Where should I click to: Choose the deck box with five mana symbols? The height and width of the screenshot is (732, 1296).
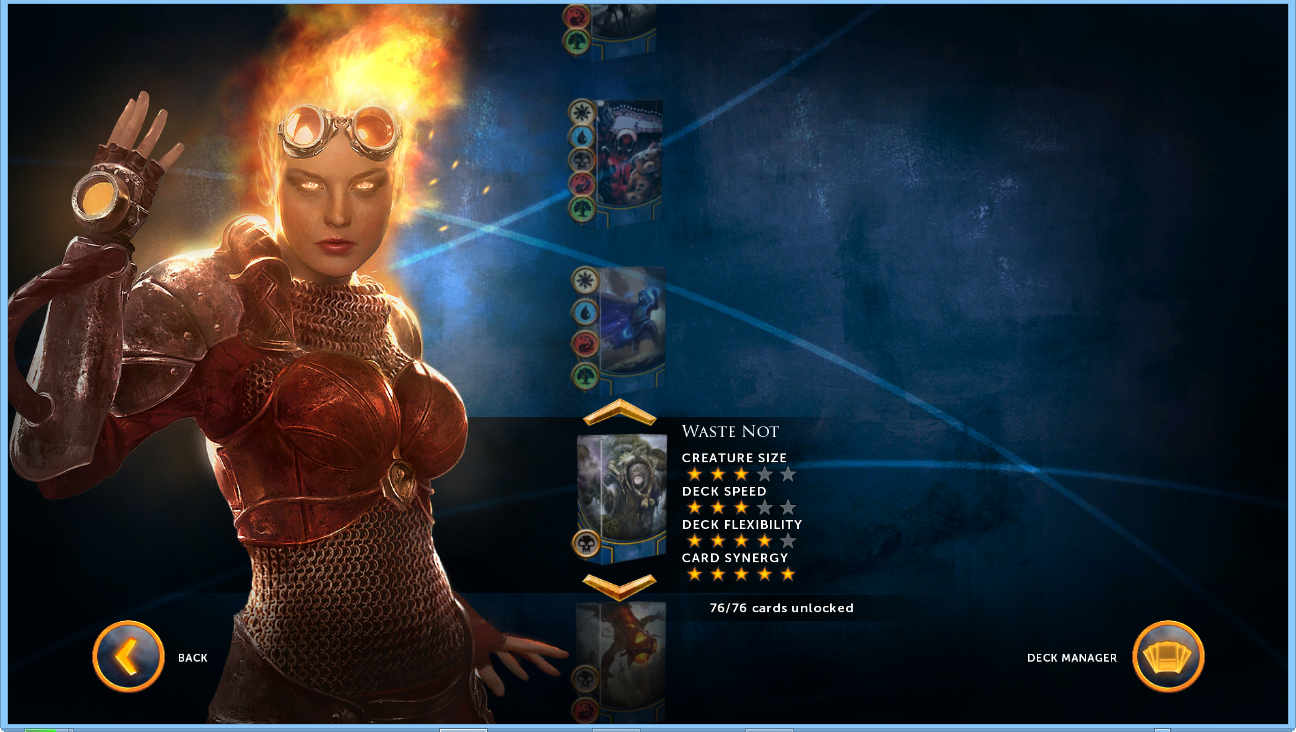[628, 160]
